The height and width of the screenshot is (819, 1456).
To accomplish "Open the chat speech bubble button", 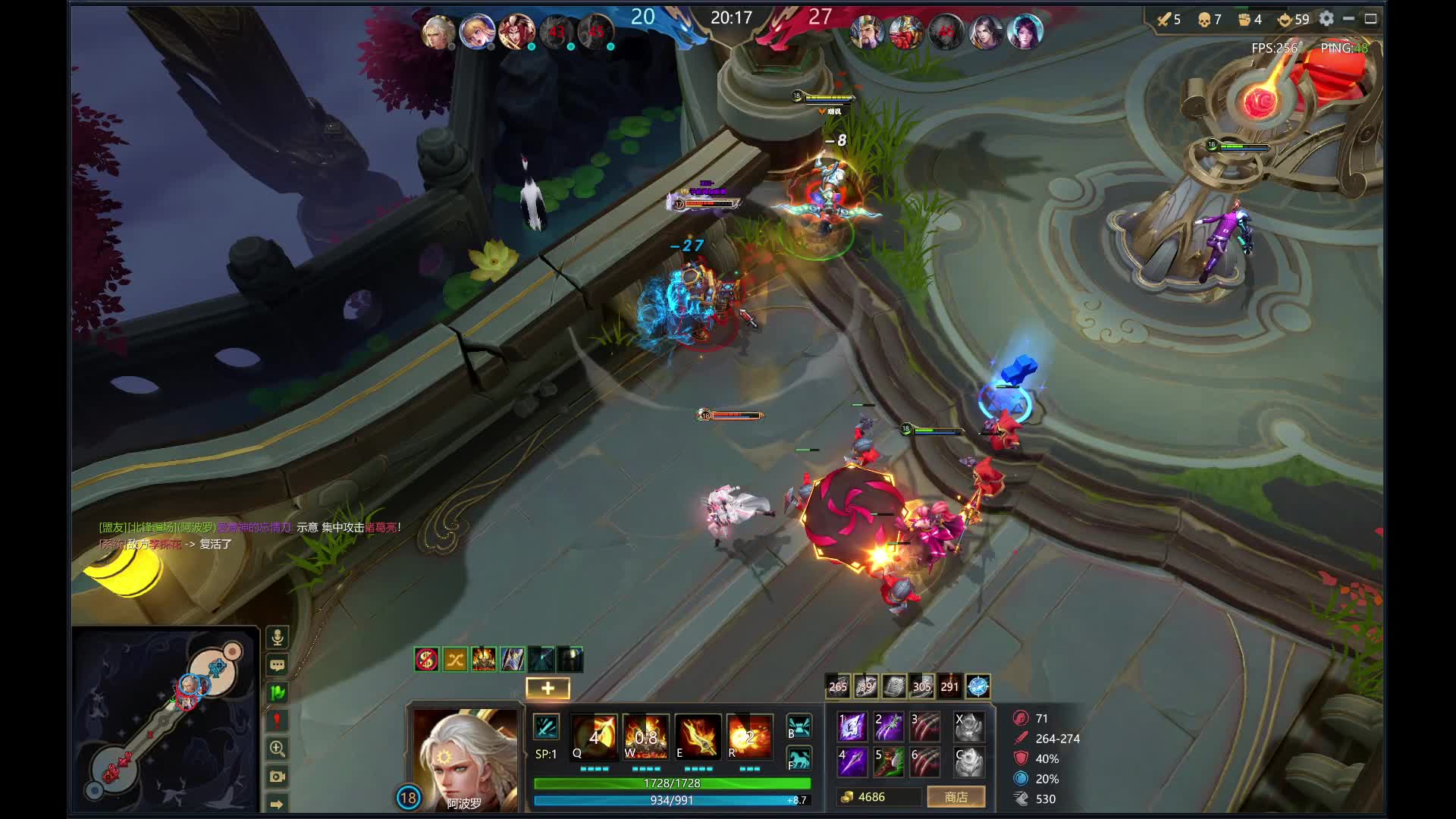I will coord(278,666).
